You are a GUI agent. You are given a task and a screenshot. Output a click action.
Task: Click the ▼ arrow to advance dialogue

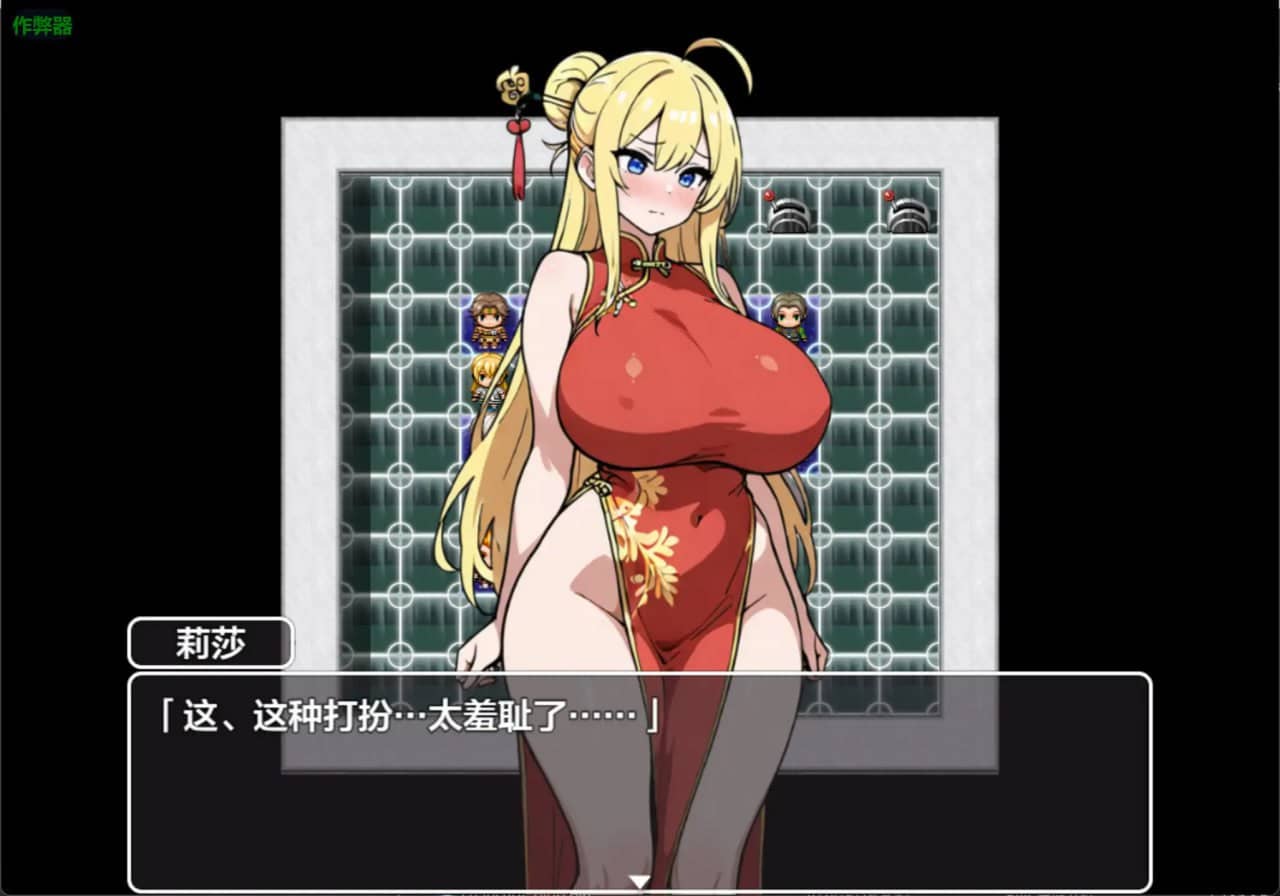pos(640,880)
